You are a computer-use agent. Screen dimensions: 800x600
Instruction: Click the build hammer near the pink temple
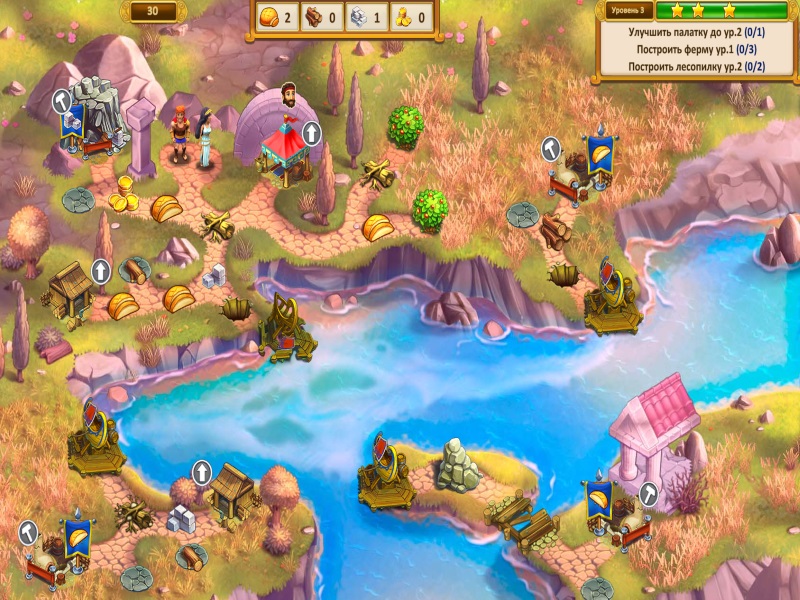647,493
